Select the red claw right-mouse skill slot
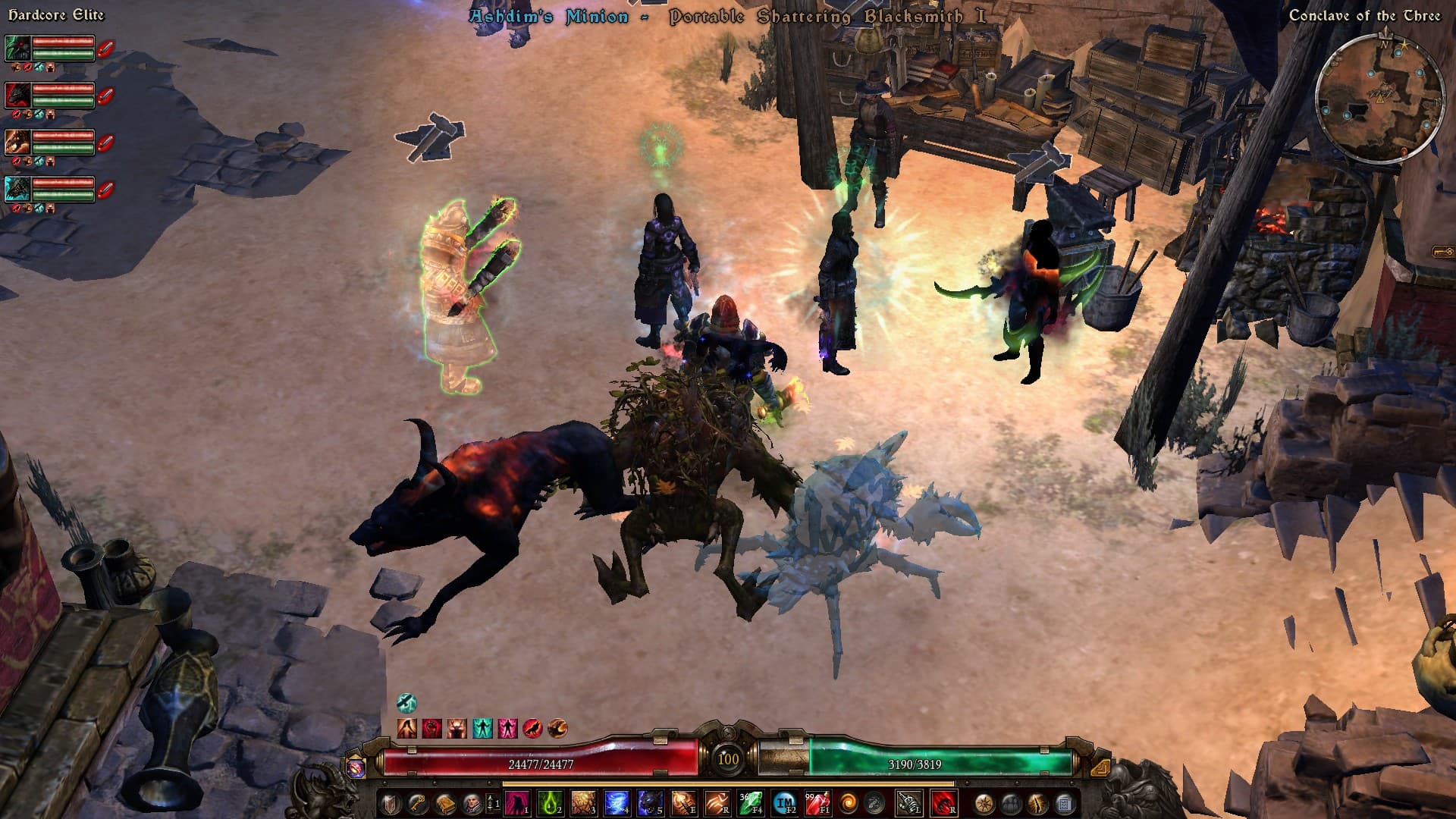1456x819 pixels. (943, 803)
